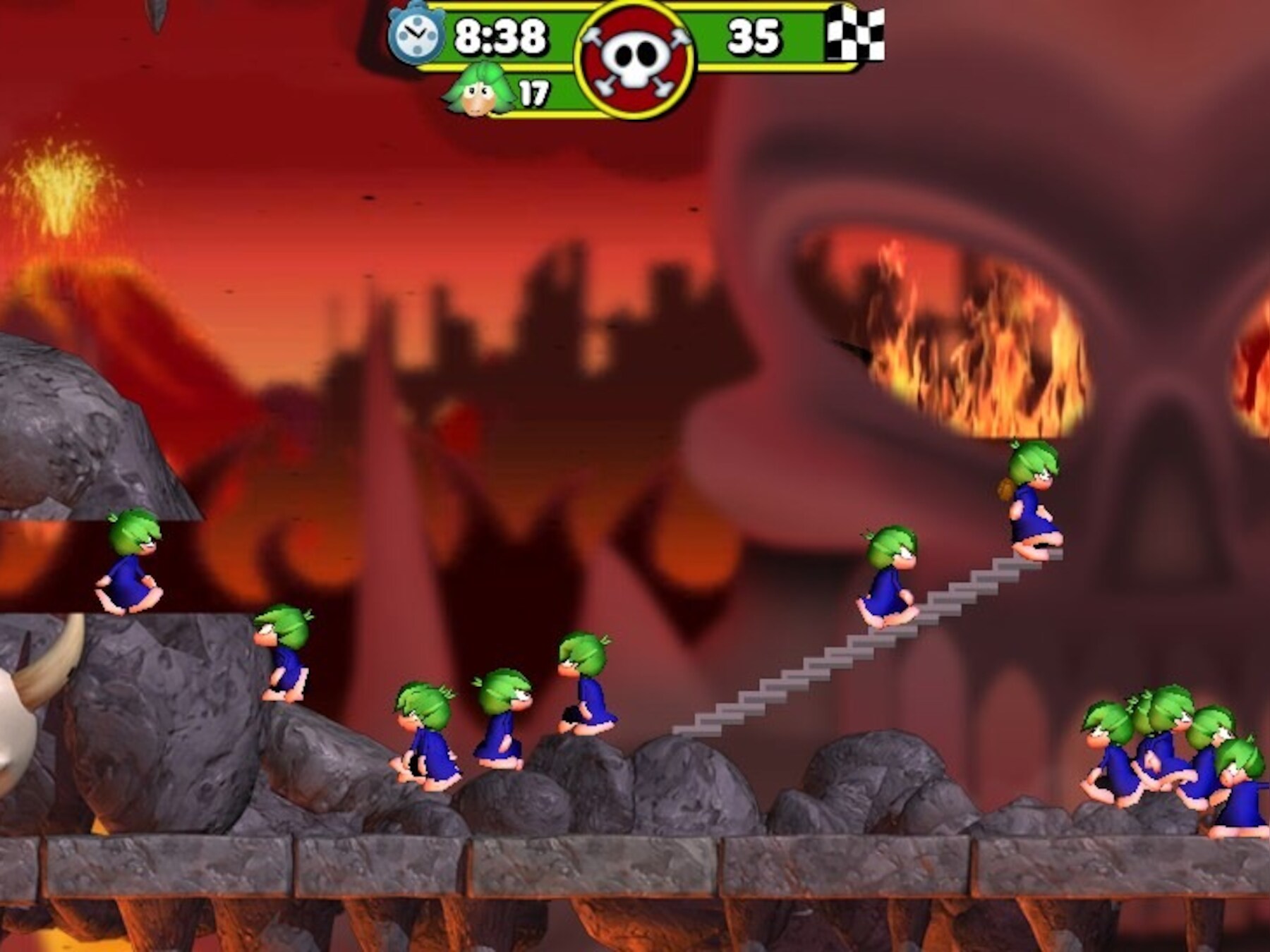Viewport: 1270px width, 952px height.
Task: Click the skull and crossbones nuke button
Action: (x=635, y=61)
